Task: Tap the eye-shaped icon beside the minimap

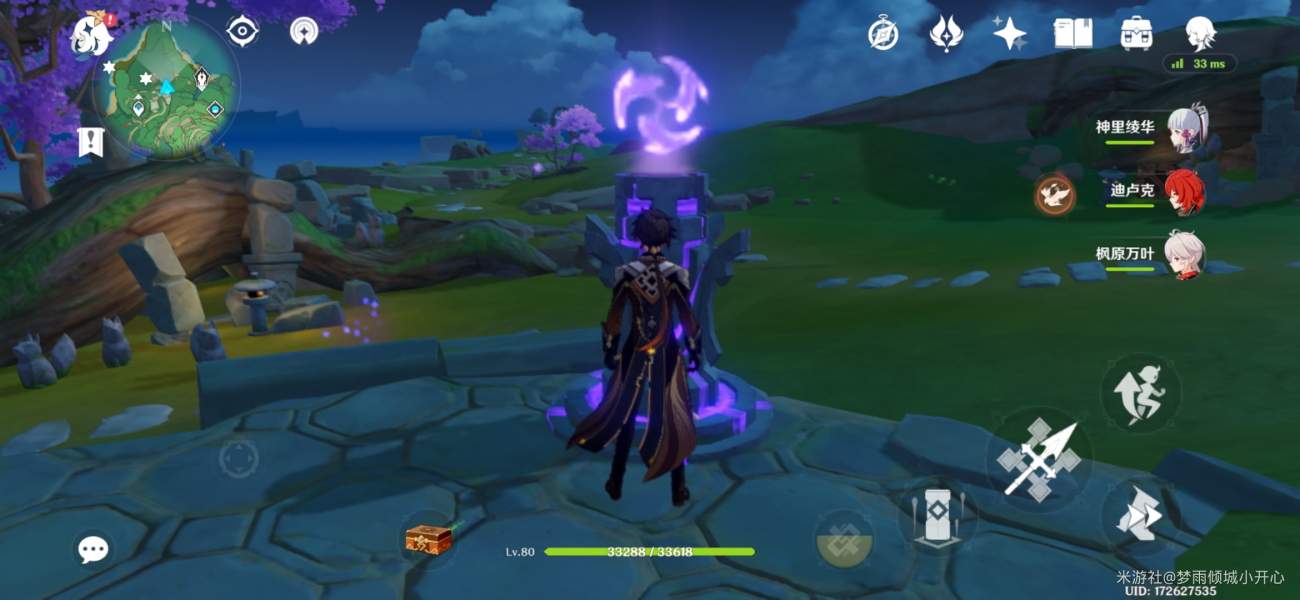Action: click(x=242, y=31)
